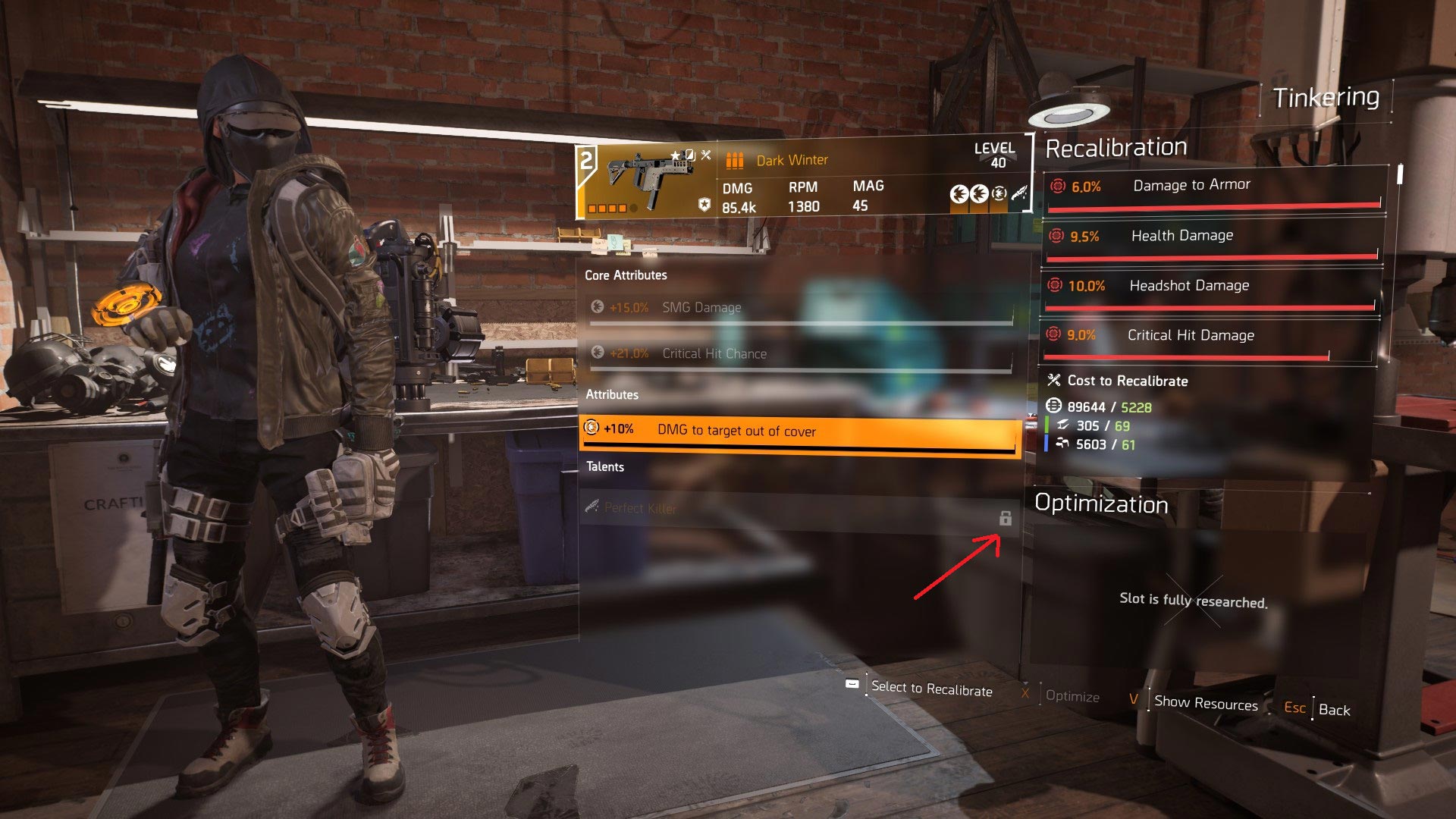Show Resources
Image resolution: width=1456 pixels, height=819 pixels.
[x=1205, y=703]
